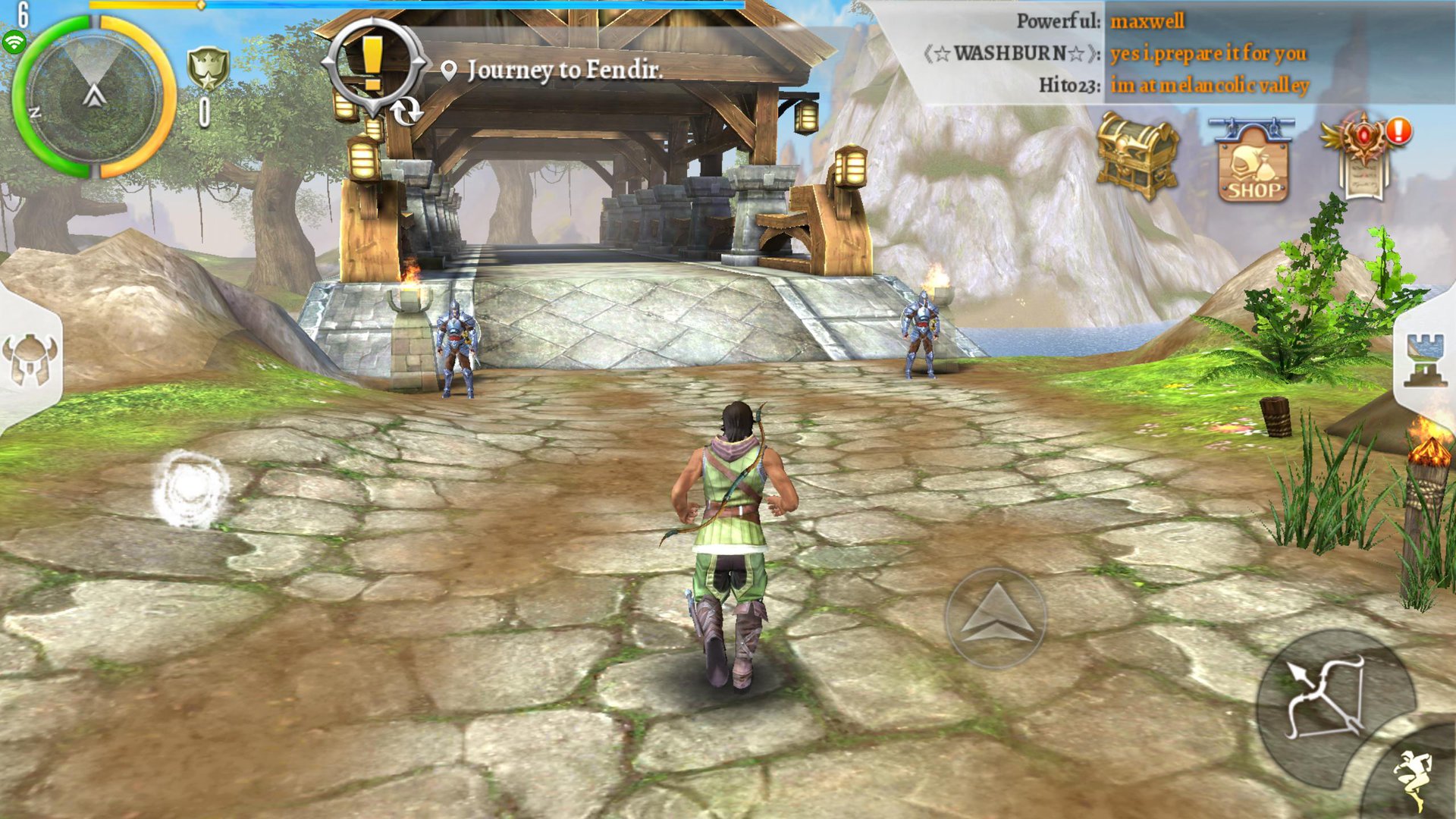Expand the castle tower side panel
Viewport: 1456px width, 819px height.
[1425, 360]
